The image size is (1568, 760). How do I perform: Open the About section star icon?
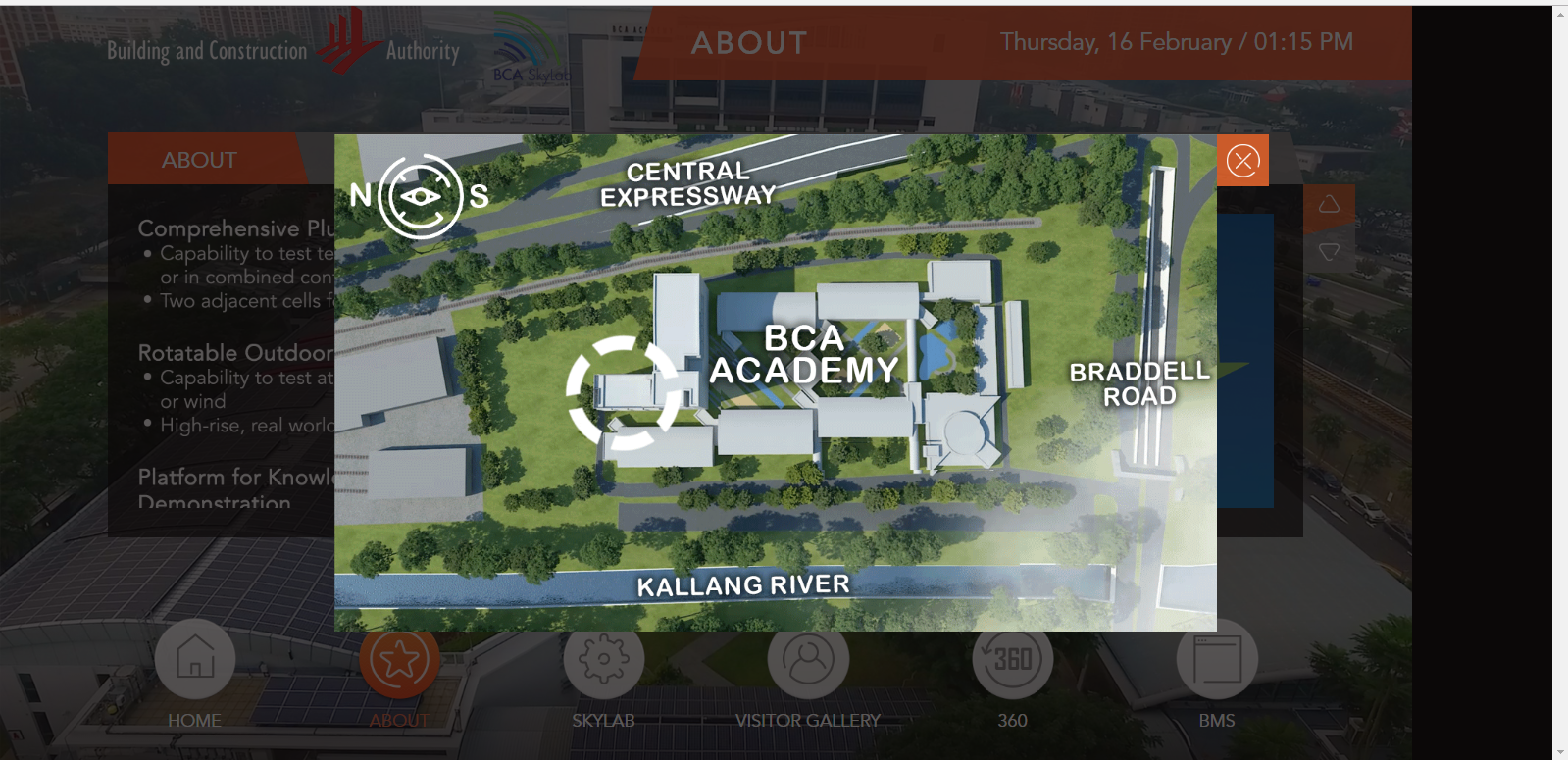[399, 660]
